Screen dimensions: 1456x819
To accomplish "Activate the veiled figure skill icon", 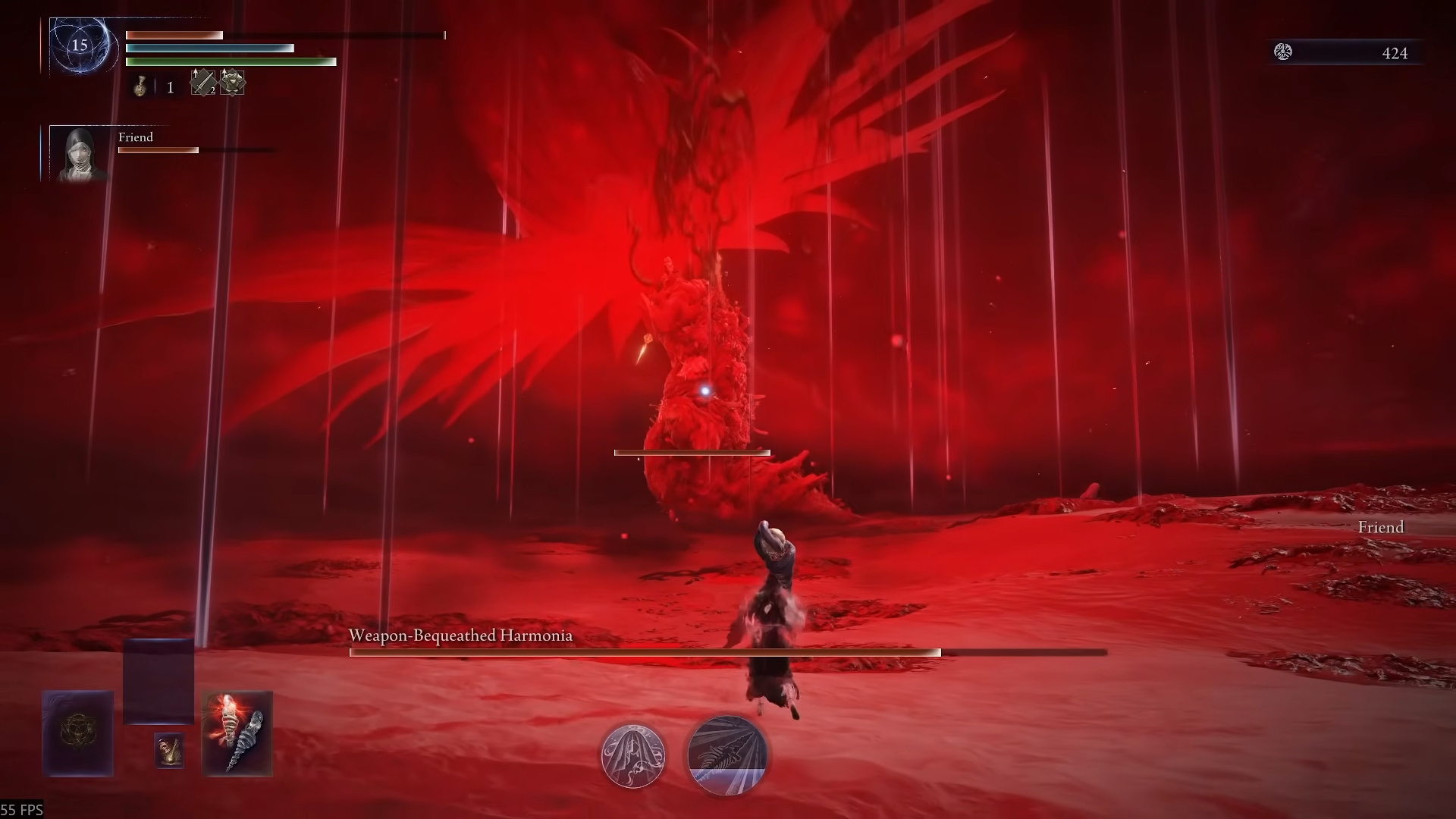I will [633, 755].
